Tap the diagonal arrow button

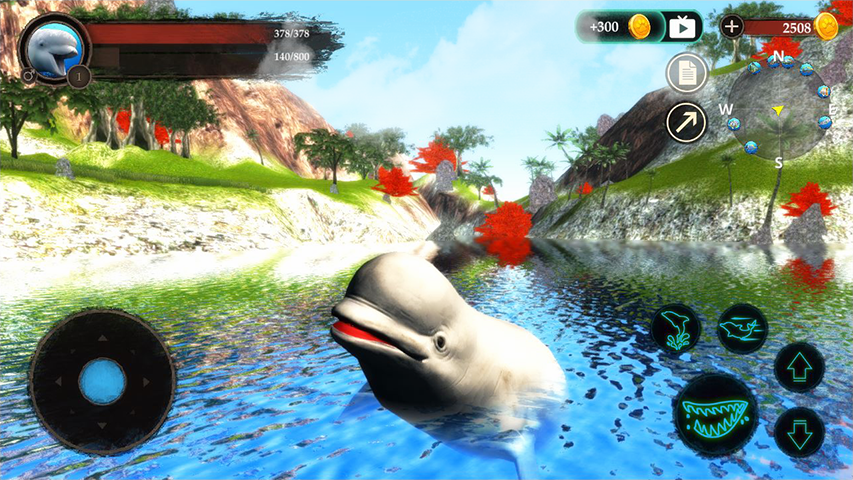[x=686, y=122]
